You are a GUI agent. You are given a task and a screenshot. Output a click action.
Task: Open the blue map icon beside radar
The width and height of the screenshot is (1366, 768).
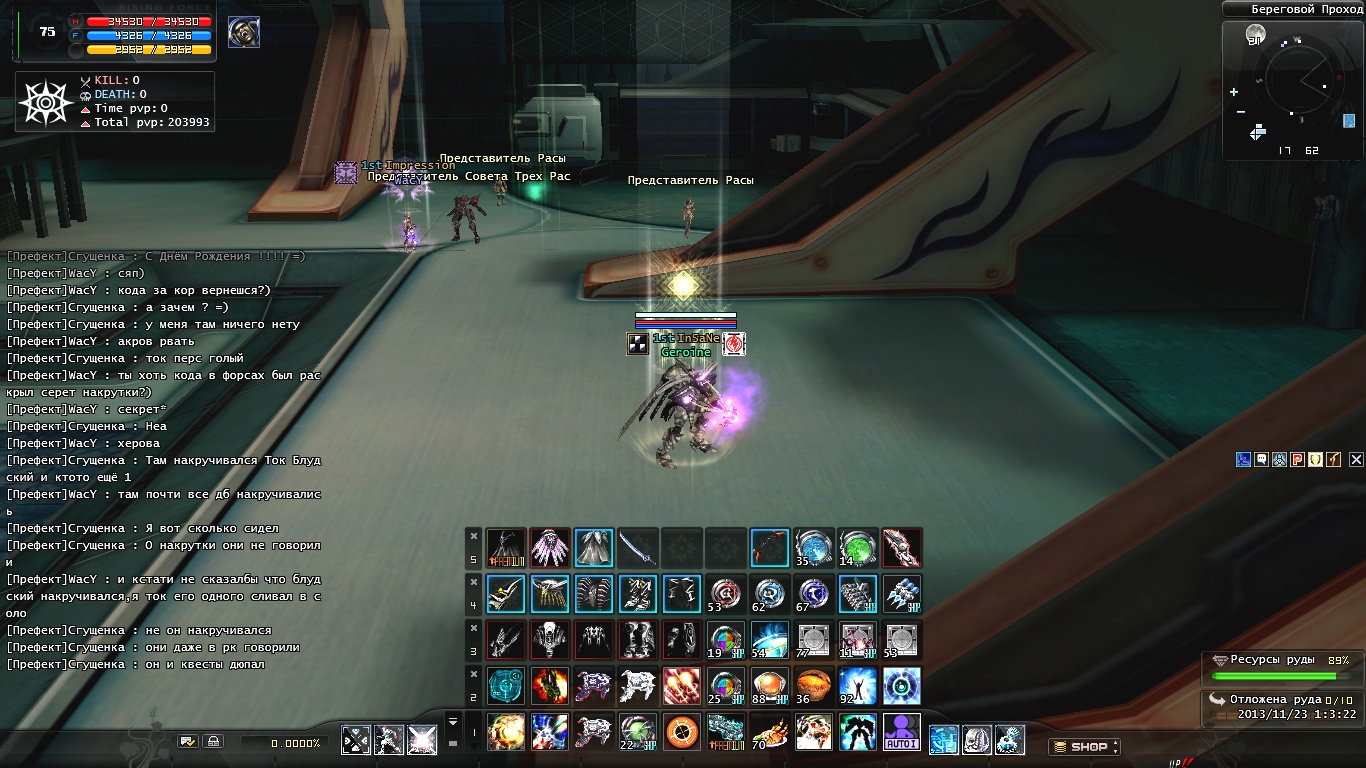point(1349,121)
